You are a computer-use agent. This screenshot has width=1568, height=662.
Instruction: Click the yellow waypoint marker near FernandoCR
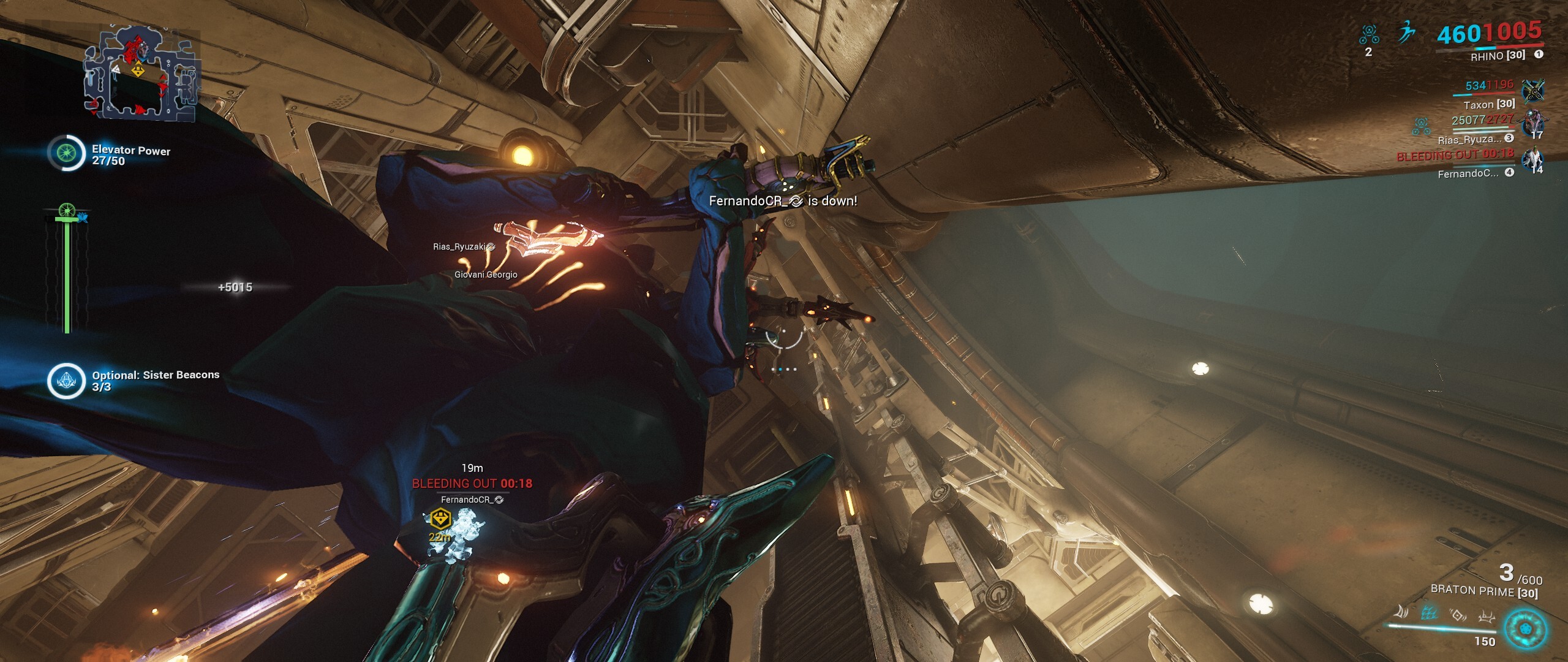[x=440, y=519]
